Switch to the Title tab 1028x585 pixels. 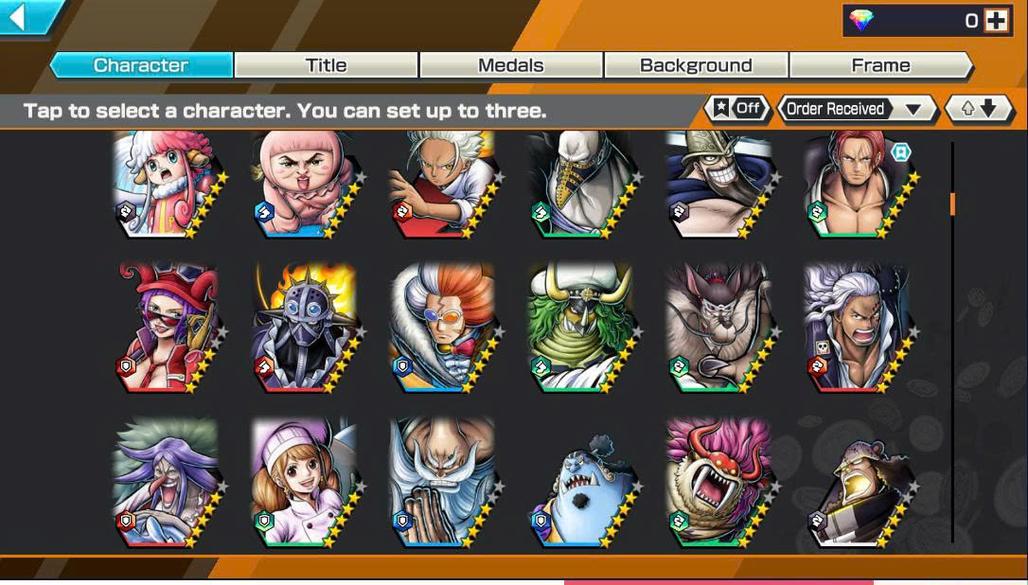326,66
